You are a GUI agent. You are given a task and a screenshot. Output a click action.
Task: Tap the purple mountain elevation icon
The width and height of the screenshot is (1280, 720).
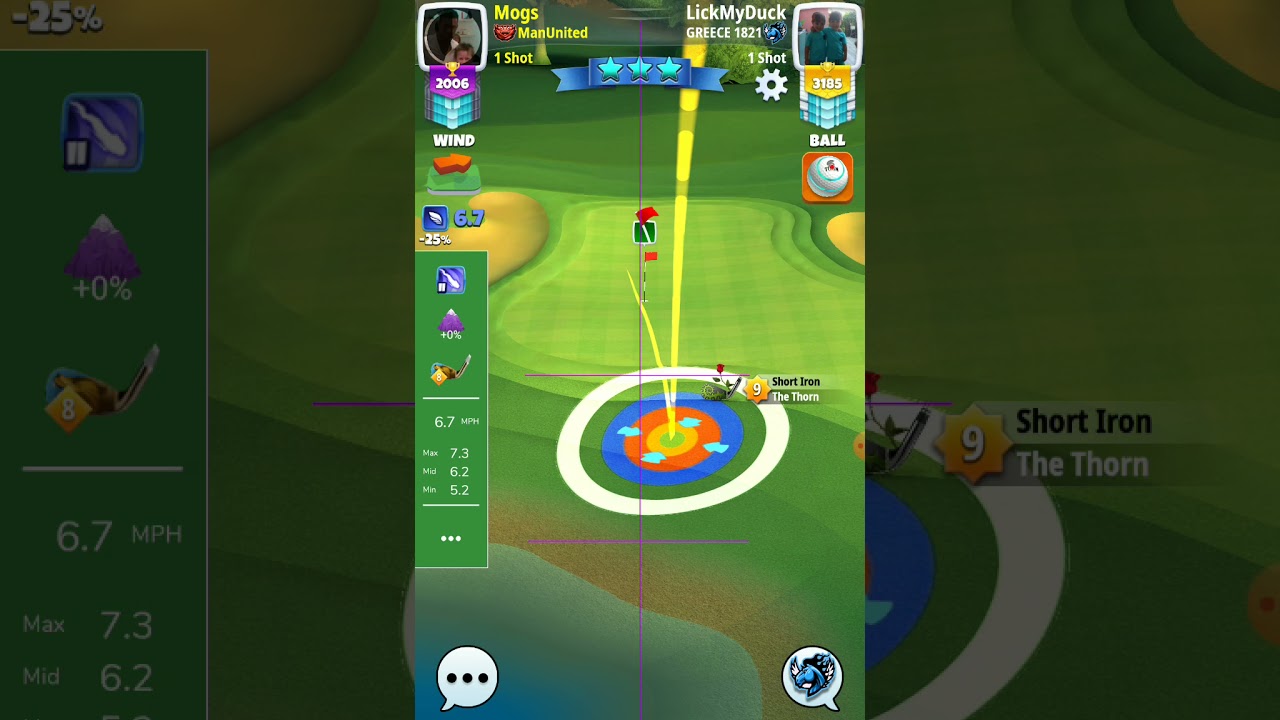[x=451, y=322]
